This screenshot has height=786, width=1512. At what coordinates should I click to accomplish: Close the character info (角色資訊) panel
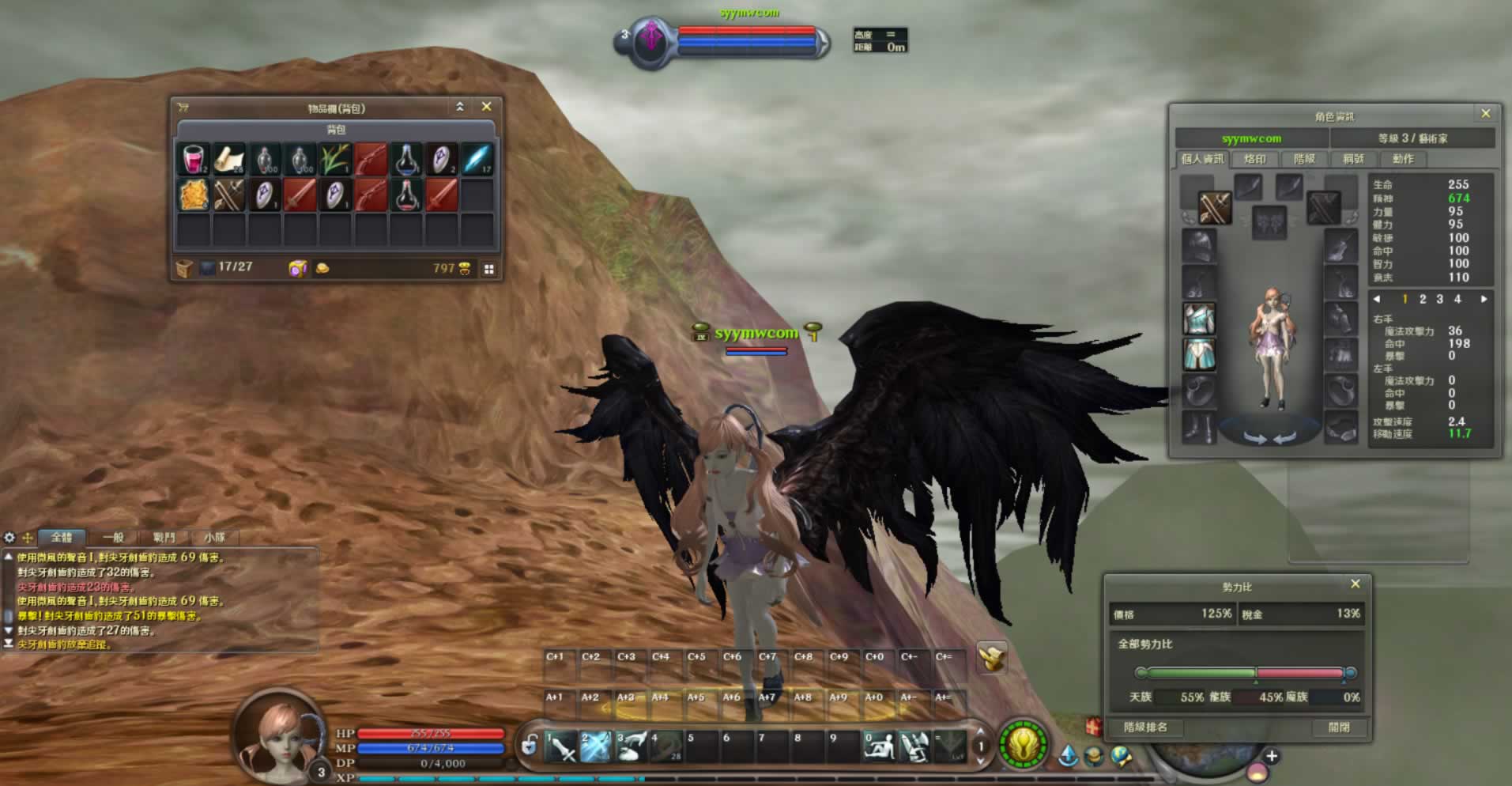[1485, 114]
